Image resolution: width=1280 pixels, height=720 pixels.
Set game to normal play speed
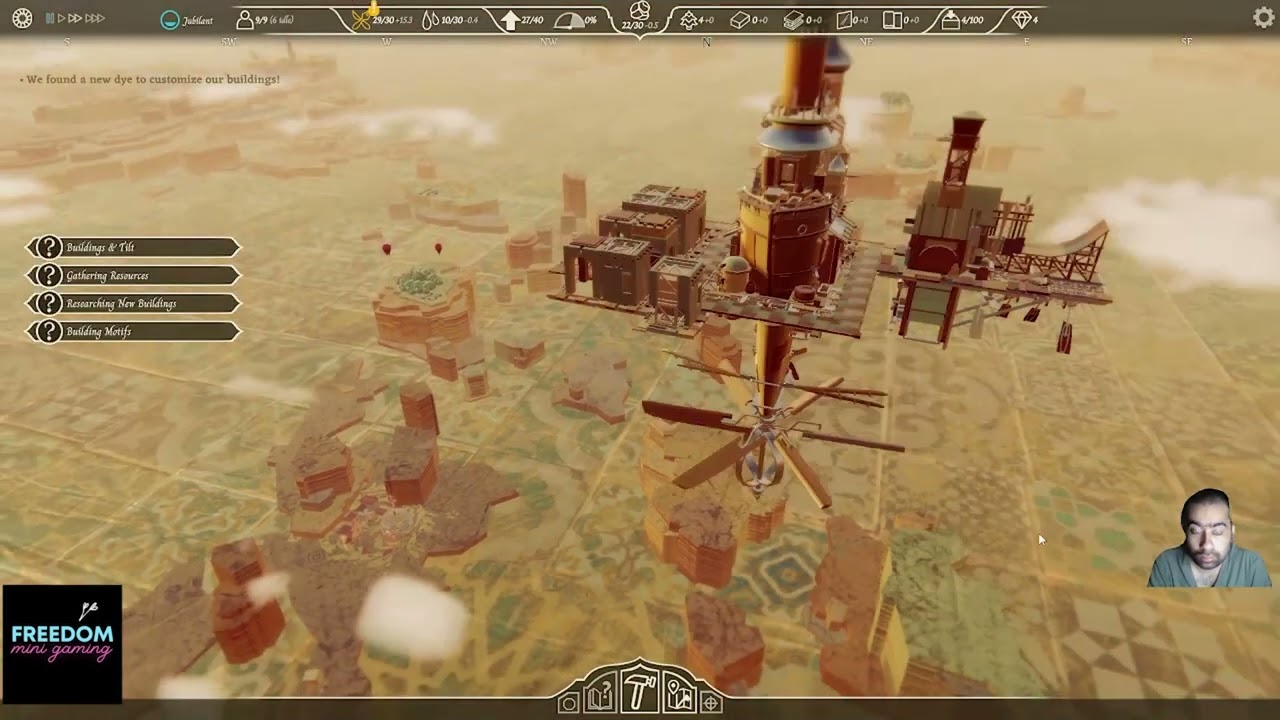[61, 18]
